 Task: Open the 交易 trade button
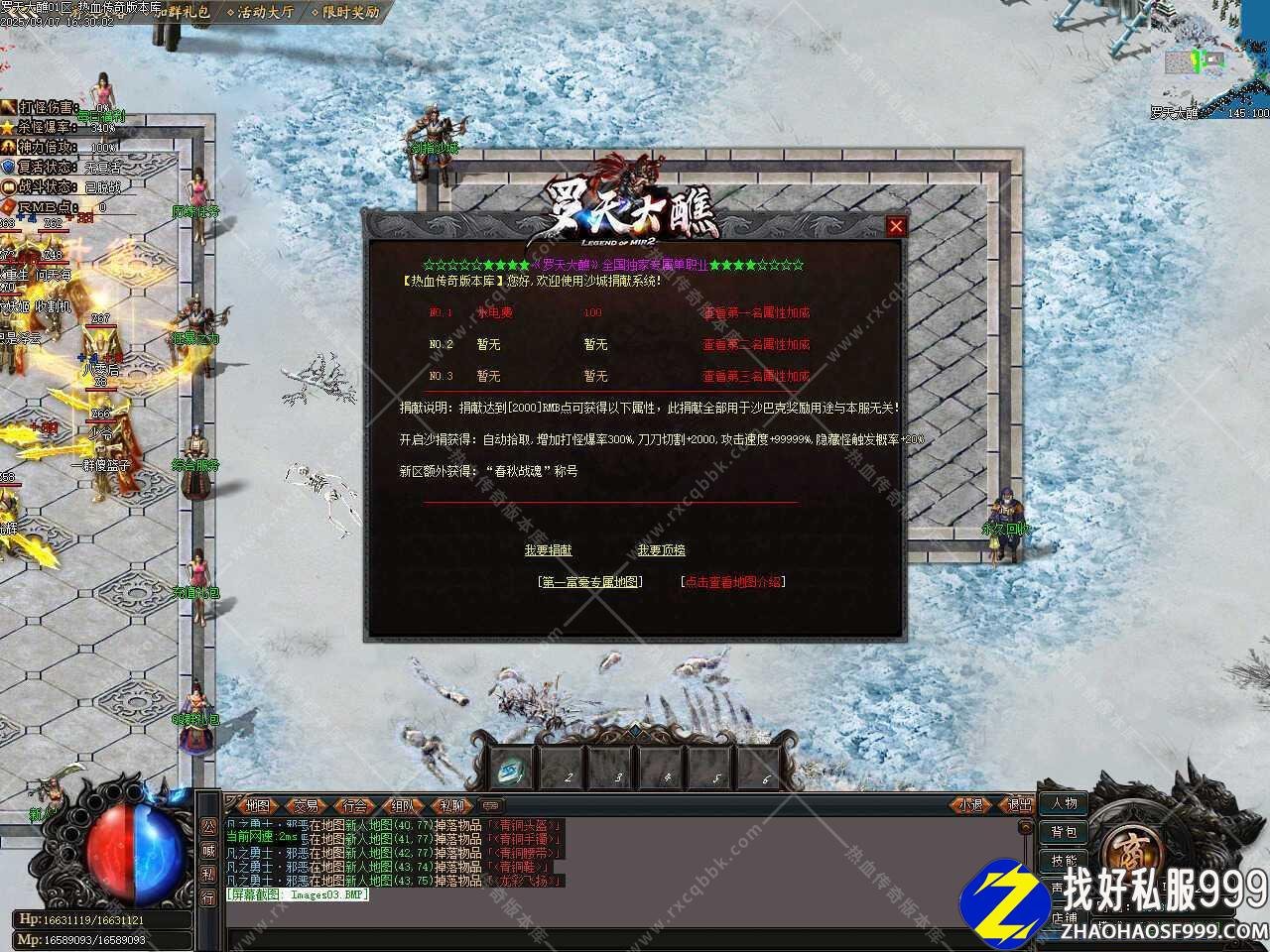307,805
